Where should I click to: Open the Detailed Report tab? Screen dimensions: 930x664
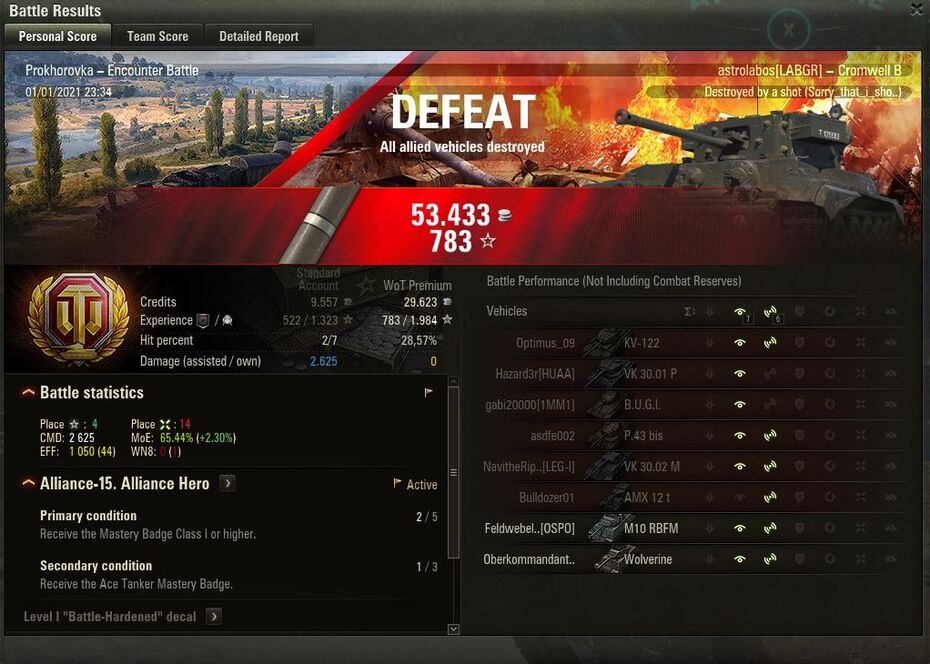click(259, 36)
